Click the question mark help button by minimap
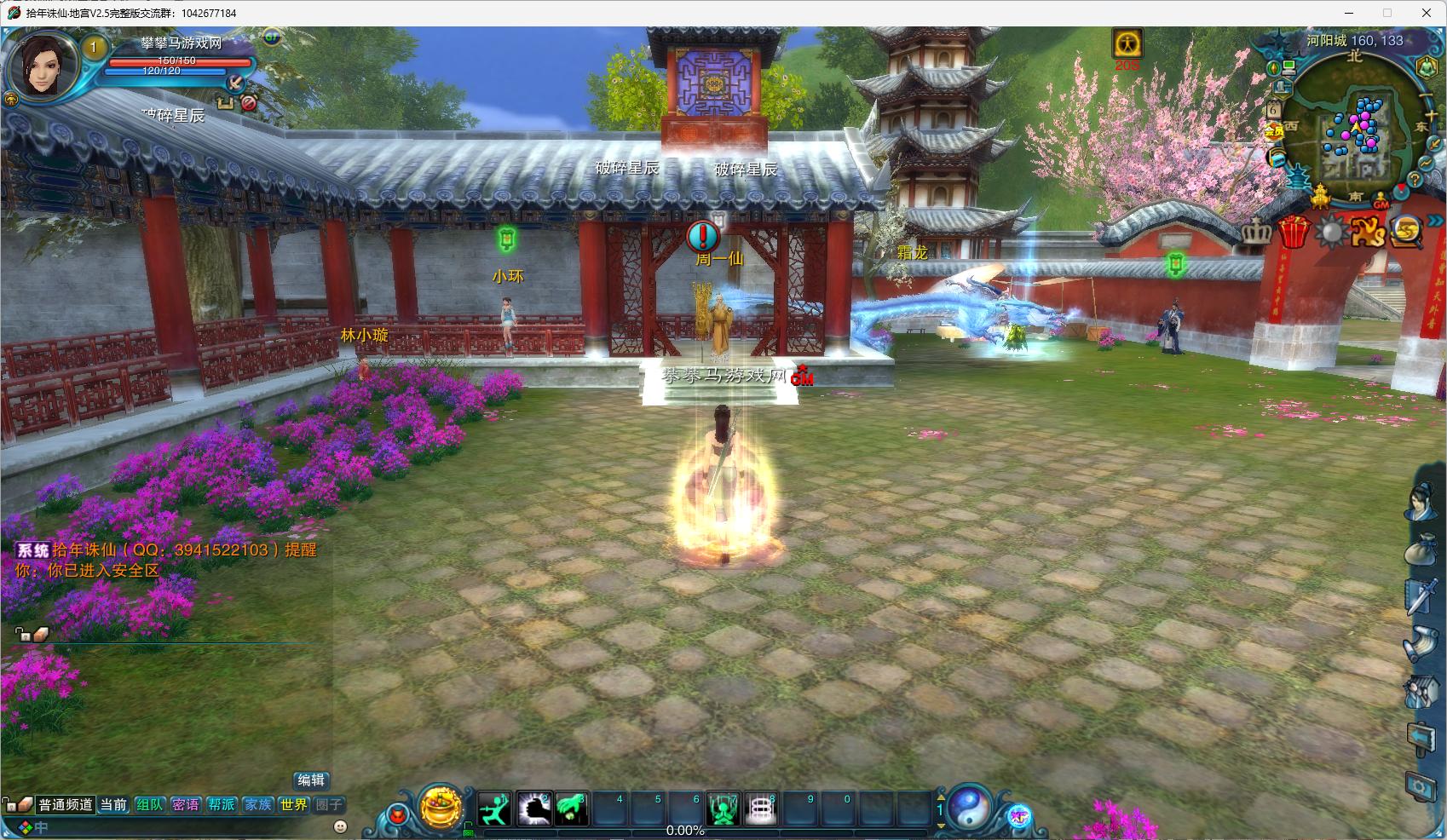 [x=1414, y=180]
